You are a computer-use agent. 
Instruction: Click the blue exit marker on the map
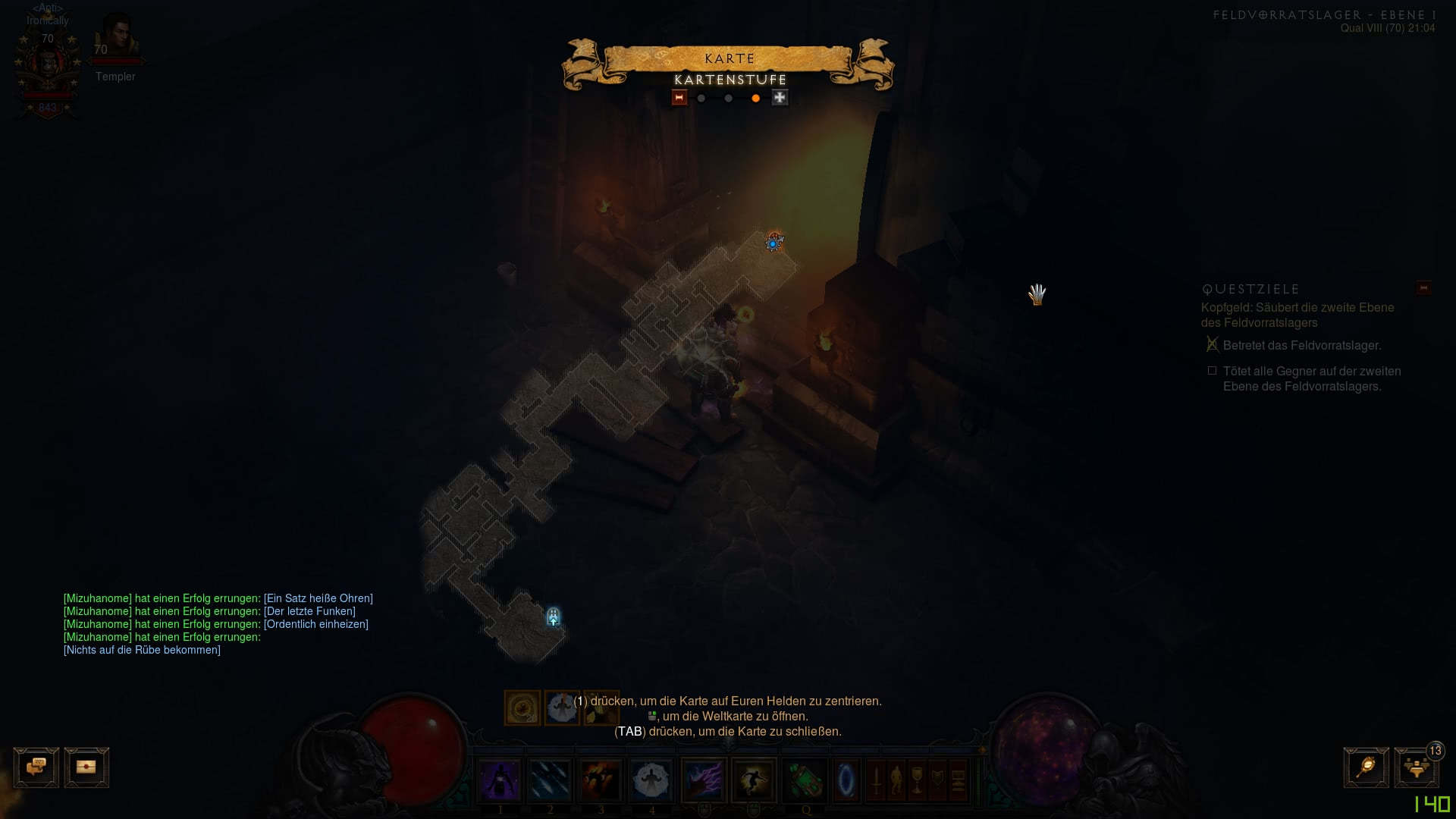click(x=554, y=617)
